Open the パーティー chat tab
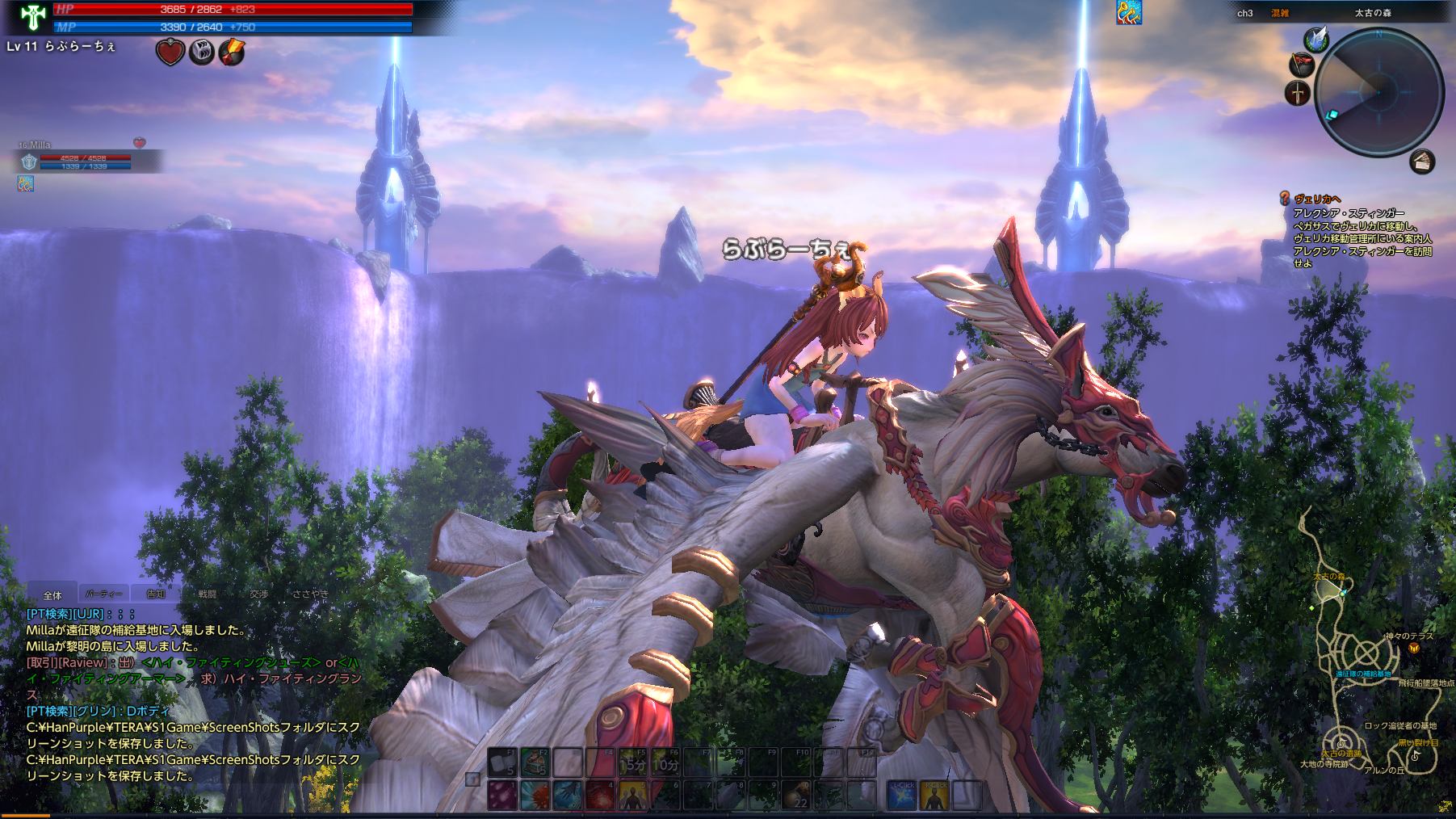The height and width of the screenshot is (819, 1456). 104,594
